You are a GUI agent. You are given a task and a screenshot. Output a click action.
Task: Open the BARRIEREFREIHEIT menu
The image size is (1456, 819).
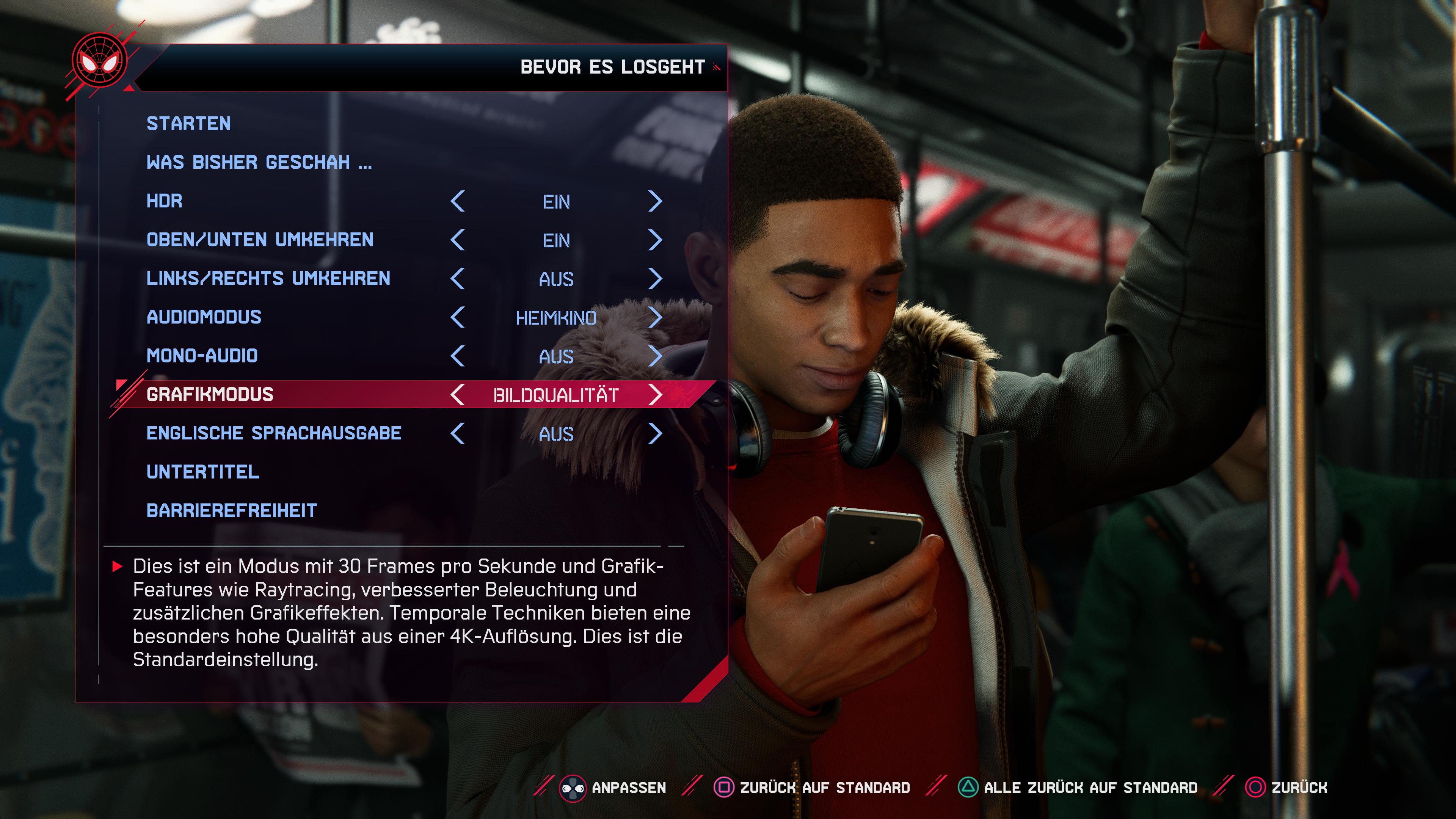click(x=231, y=511)
